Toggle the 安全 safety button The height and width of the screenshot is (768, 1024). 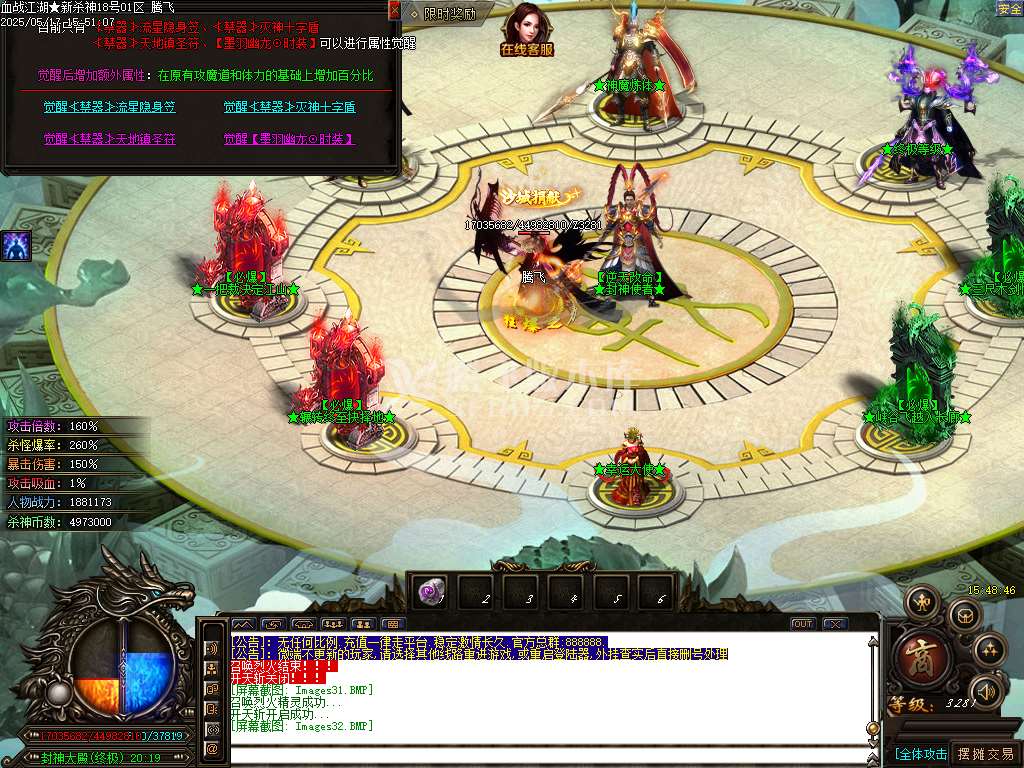pyautogui.click(x=1009, y=9)
